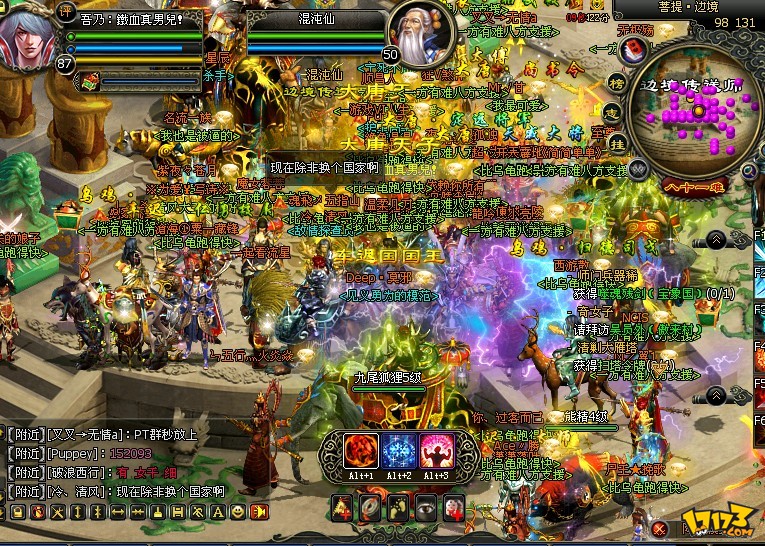Open the smiley emoticon button
This screenshot has height=546, width=765.
pos(237,512)
